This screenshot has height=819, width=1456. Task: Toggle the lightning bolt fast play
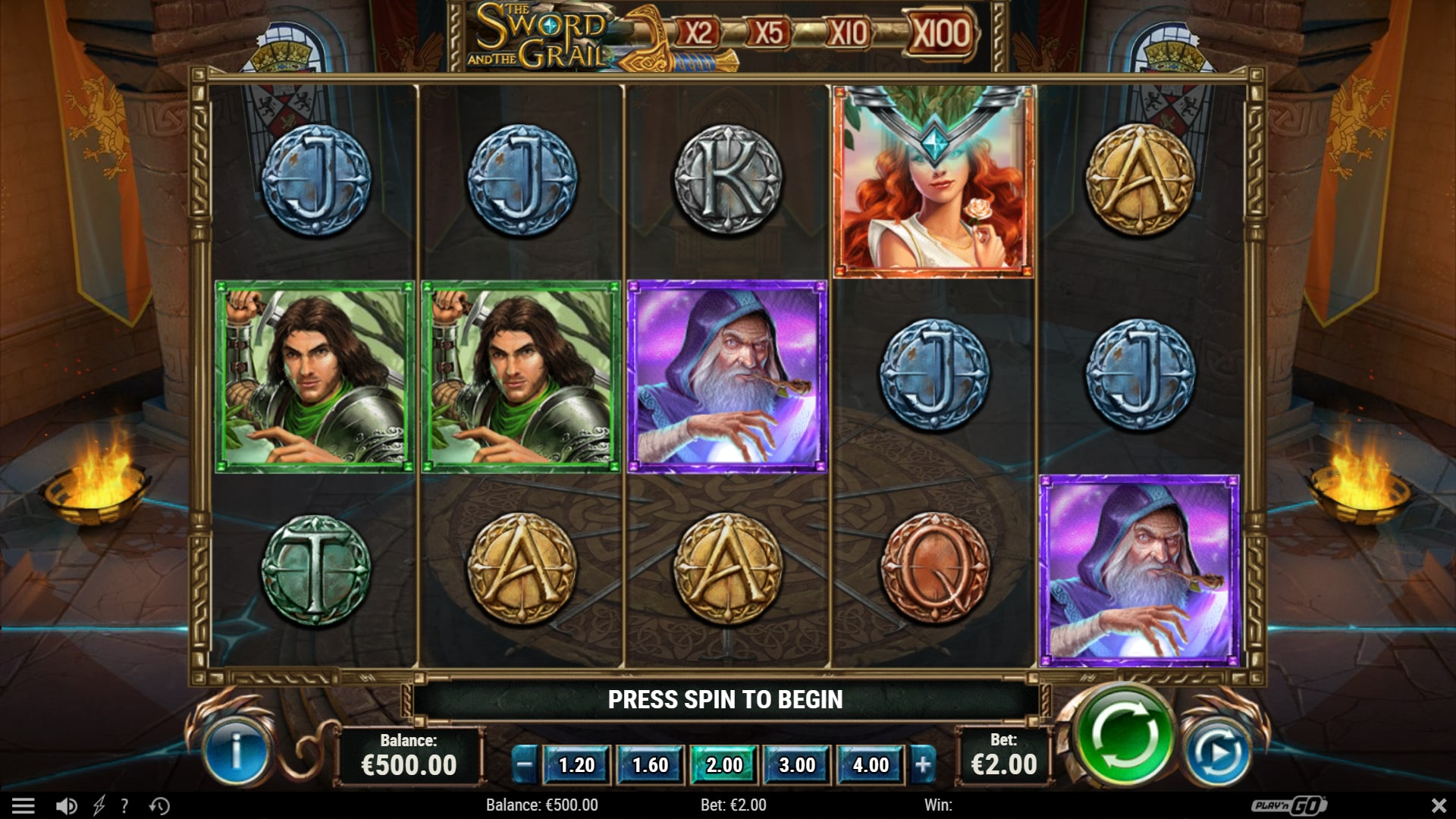[99, 805]
